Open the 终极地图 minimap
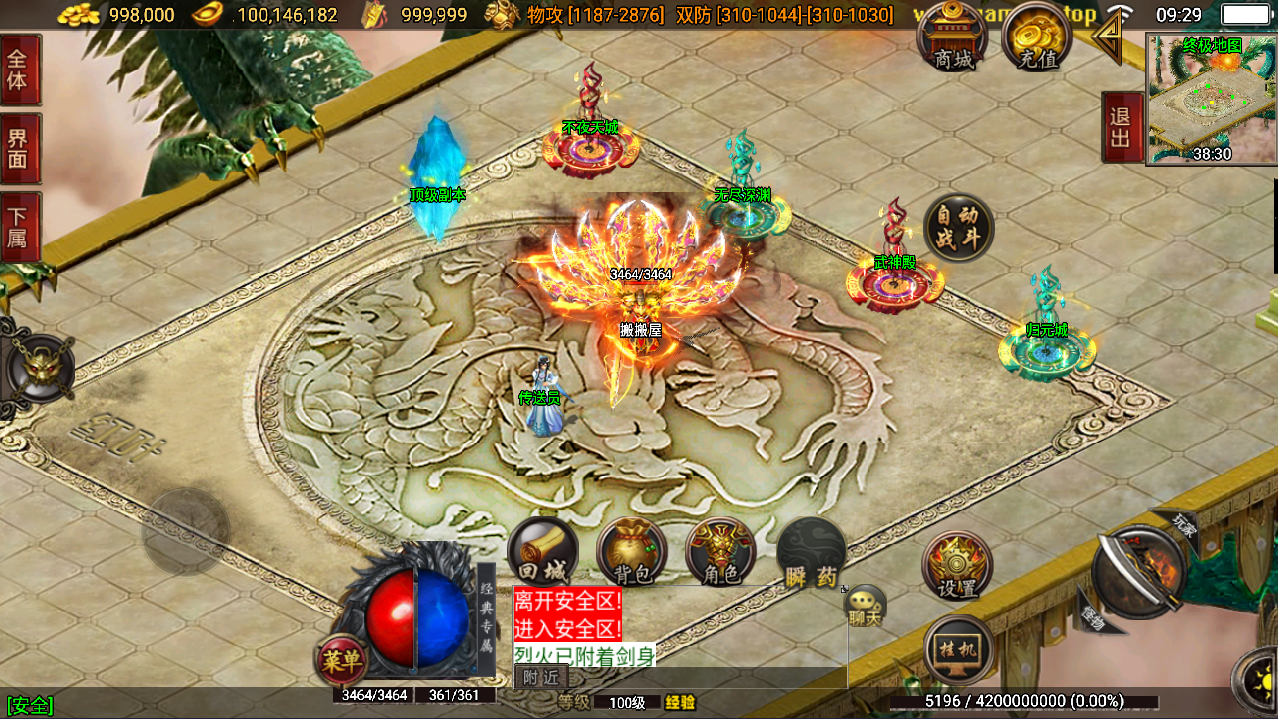 (1211, 98)
